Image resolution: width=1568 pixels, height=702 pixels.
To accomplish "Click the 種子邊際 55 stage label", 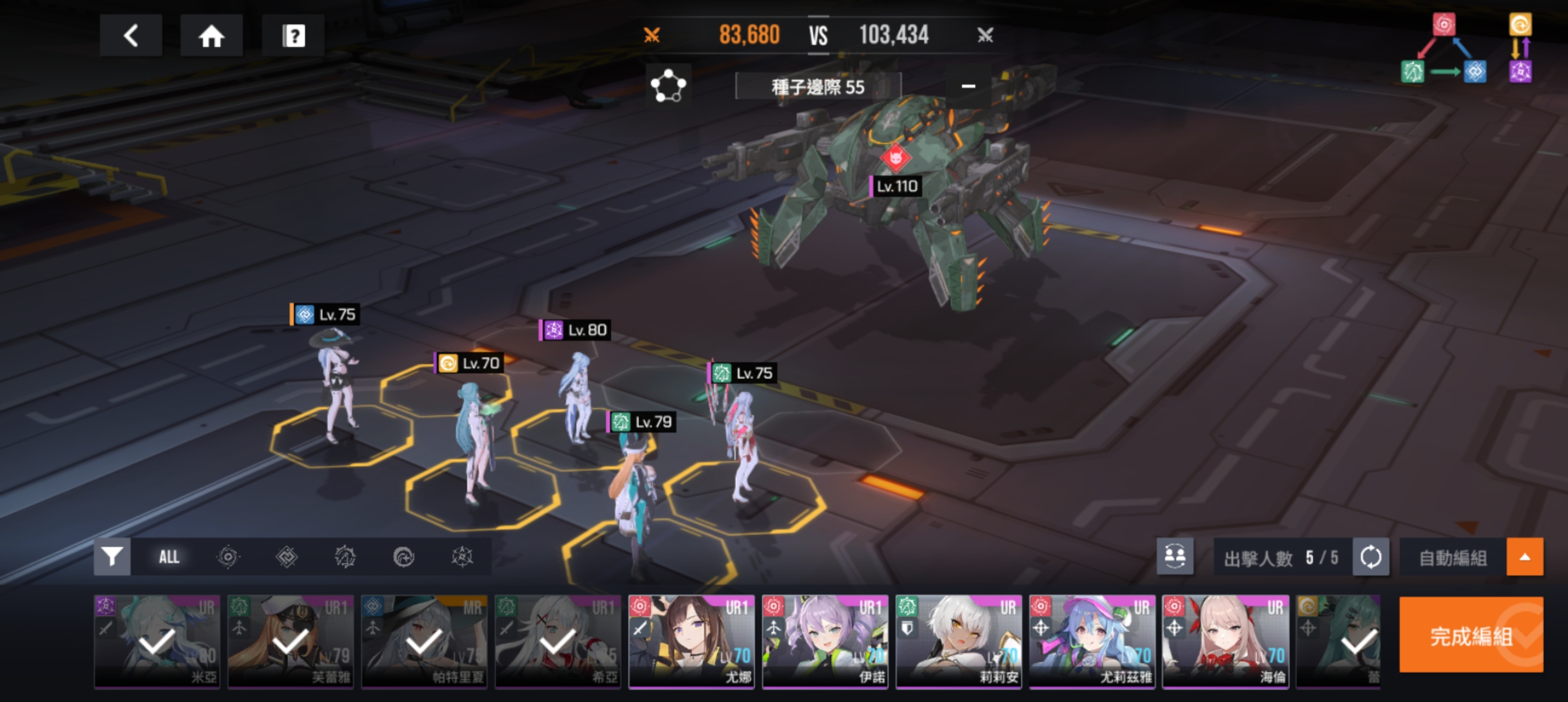I will [x=818, y=86].
